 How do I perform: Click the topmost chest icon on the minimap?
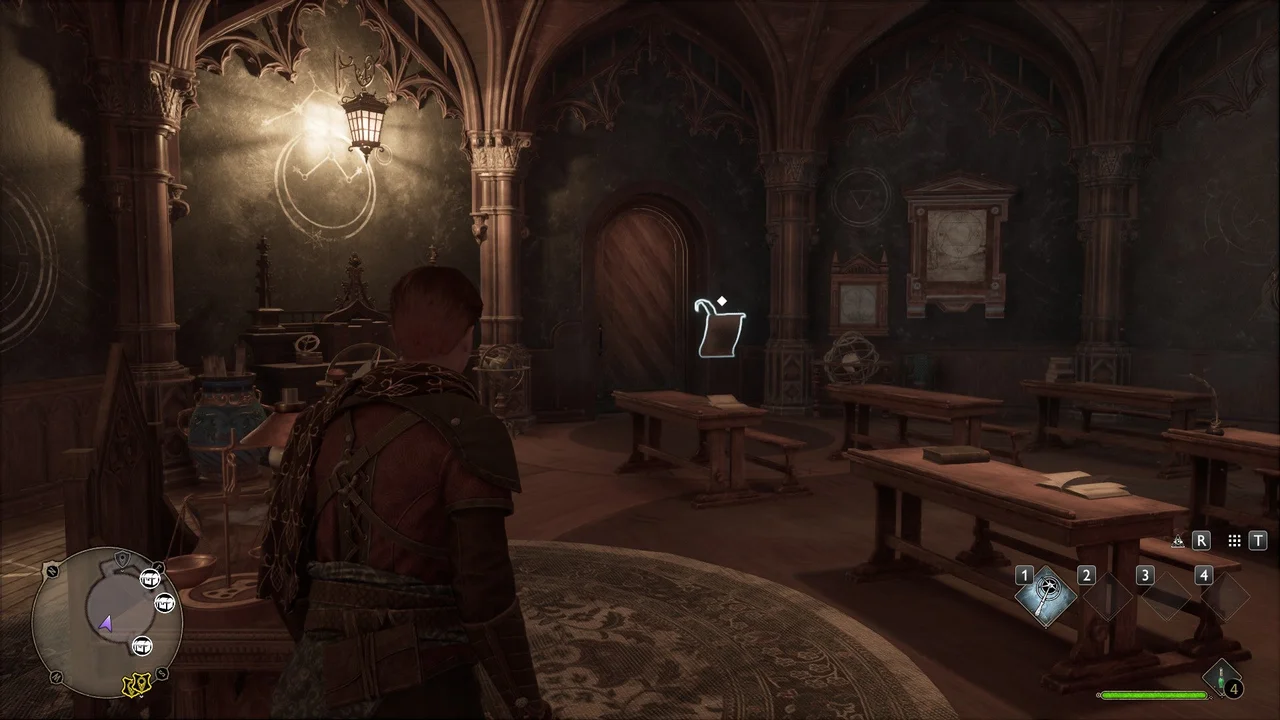coord(150,577)
